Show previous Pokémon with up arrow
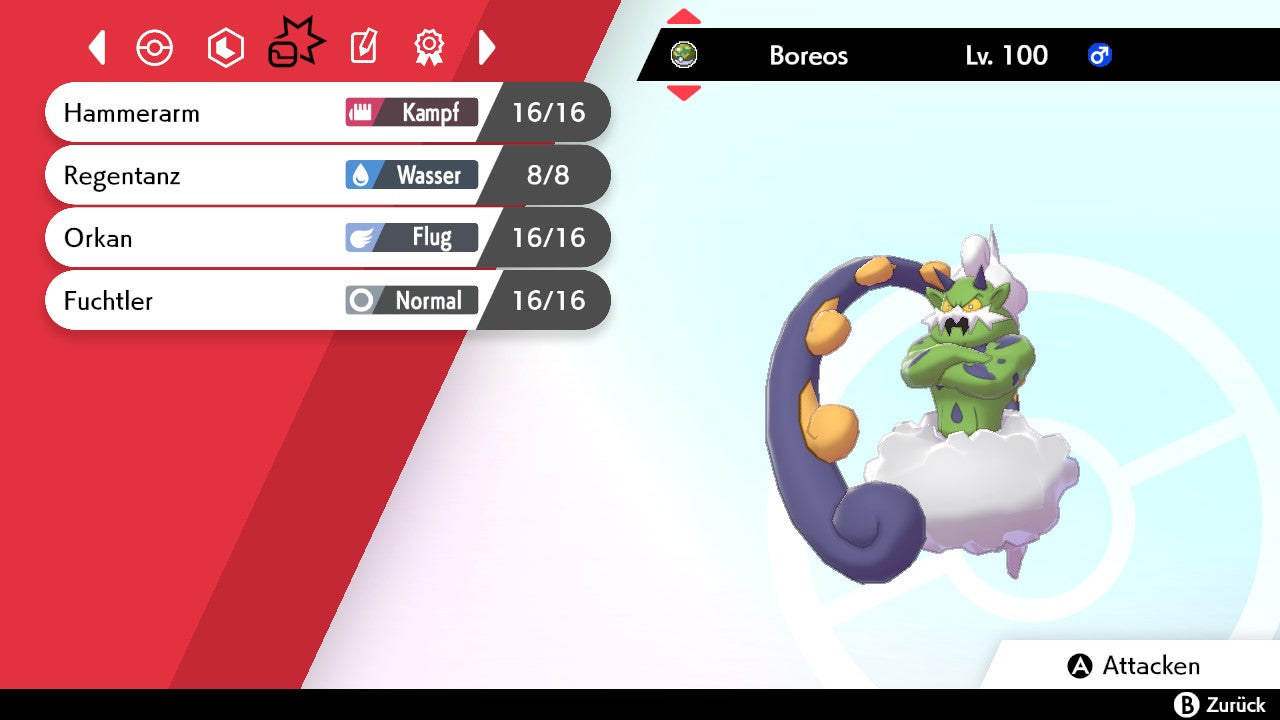Image resolution: width=1280 pixels, height=720 pixels. click(x=684, y=16)
